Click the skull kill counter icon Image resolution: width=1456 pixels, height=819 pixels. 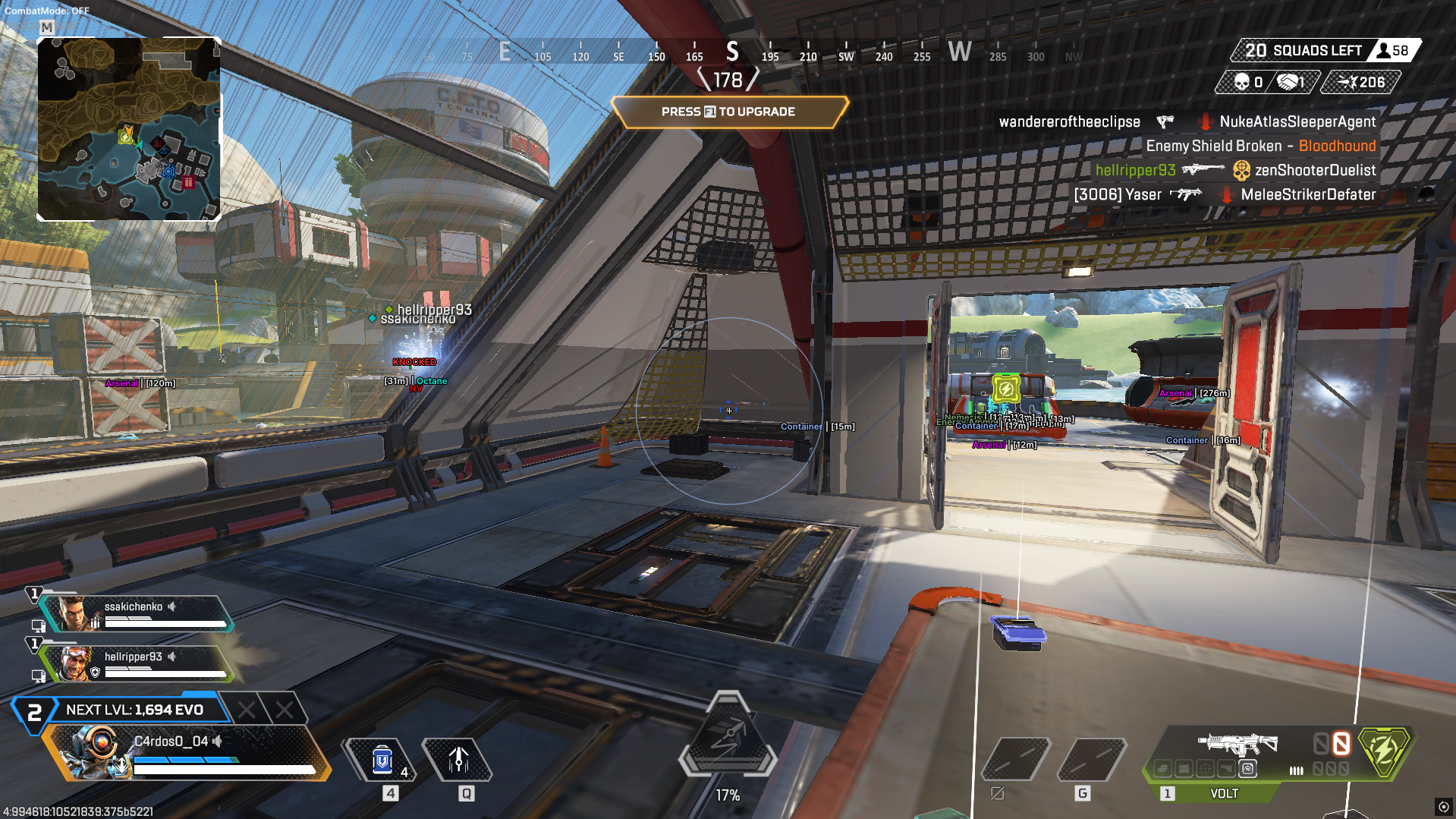tap(1242, 81)
